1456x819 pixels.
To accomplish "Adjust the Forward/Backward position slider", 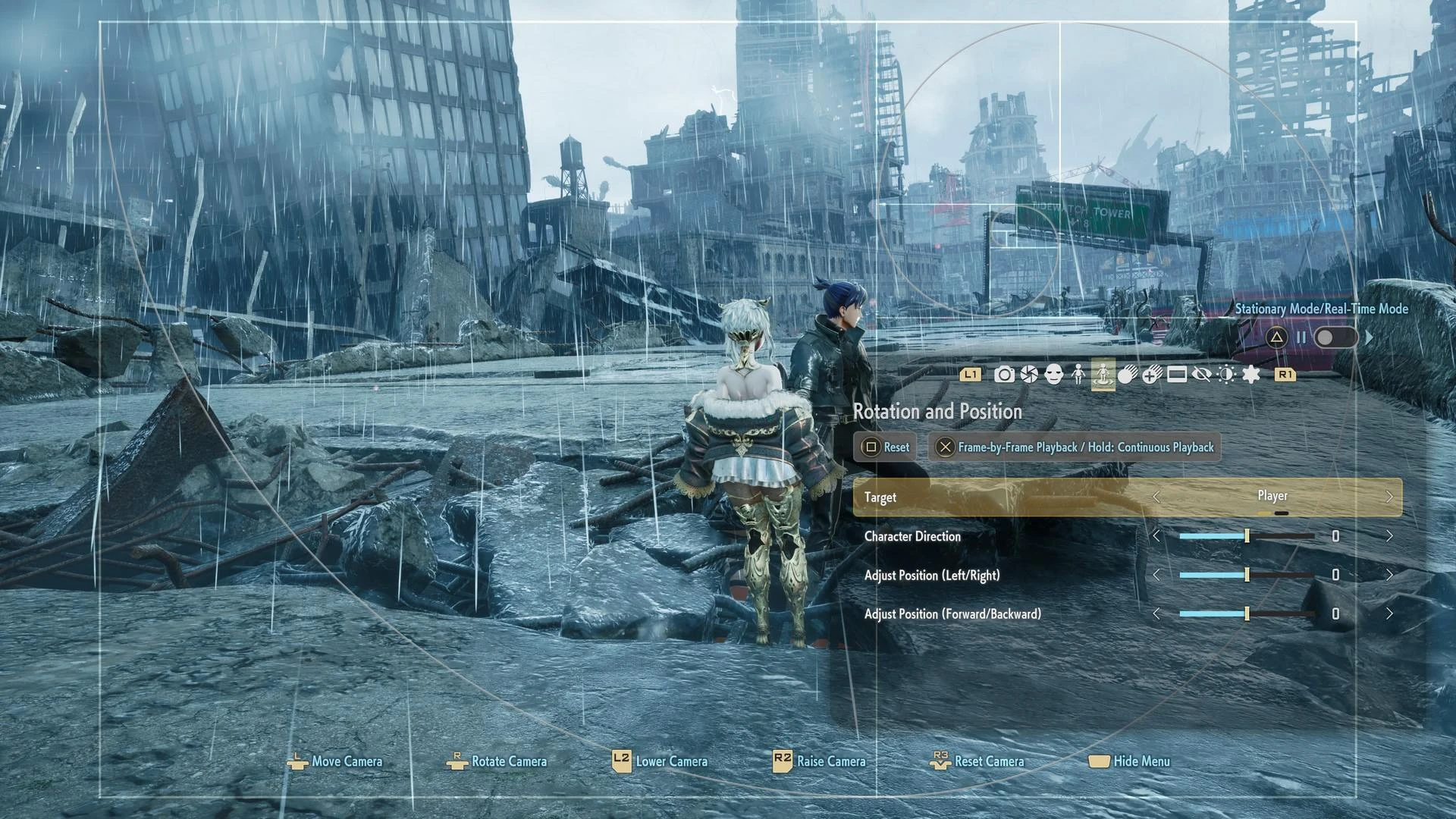I will [x=1247, y=613].
